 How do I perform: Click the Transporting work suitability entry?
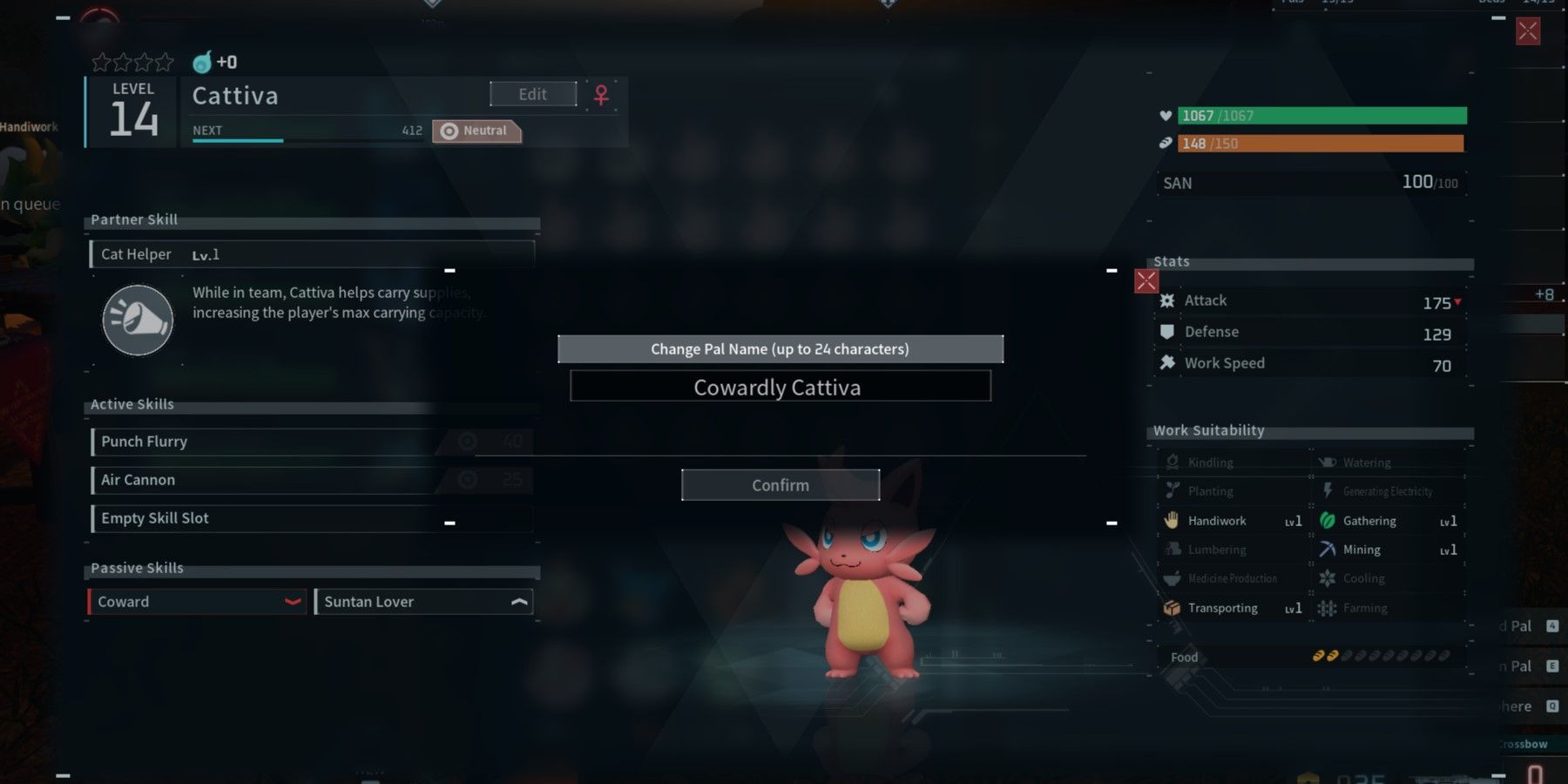(1232, 608)
